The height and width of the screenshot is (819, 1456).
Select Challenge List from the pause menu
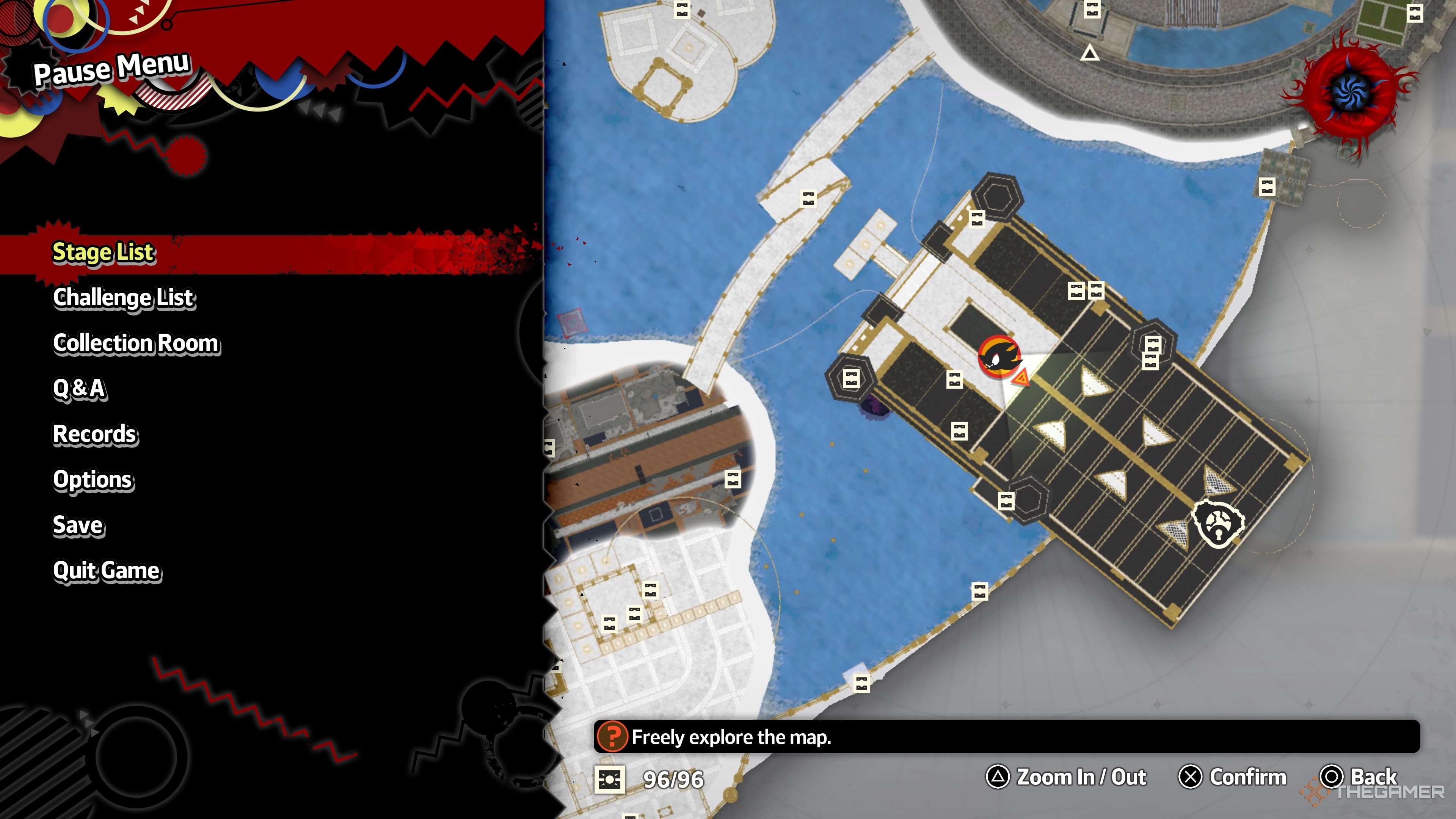(x=124, y=298)
